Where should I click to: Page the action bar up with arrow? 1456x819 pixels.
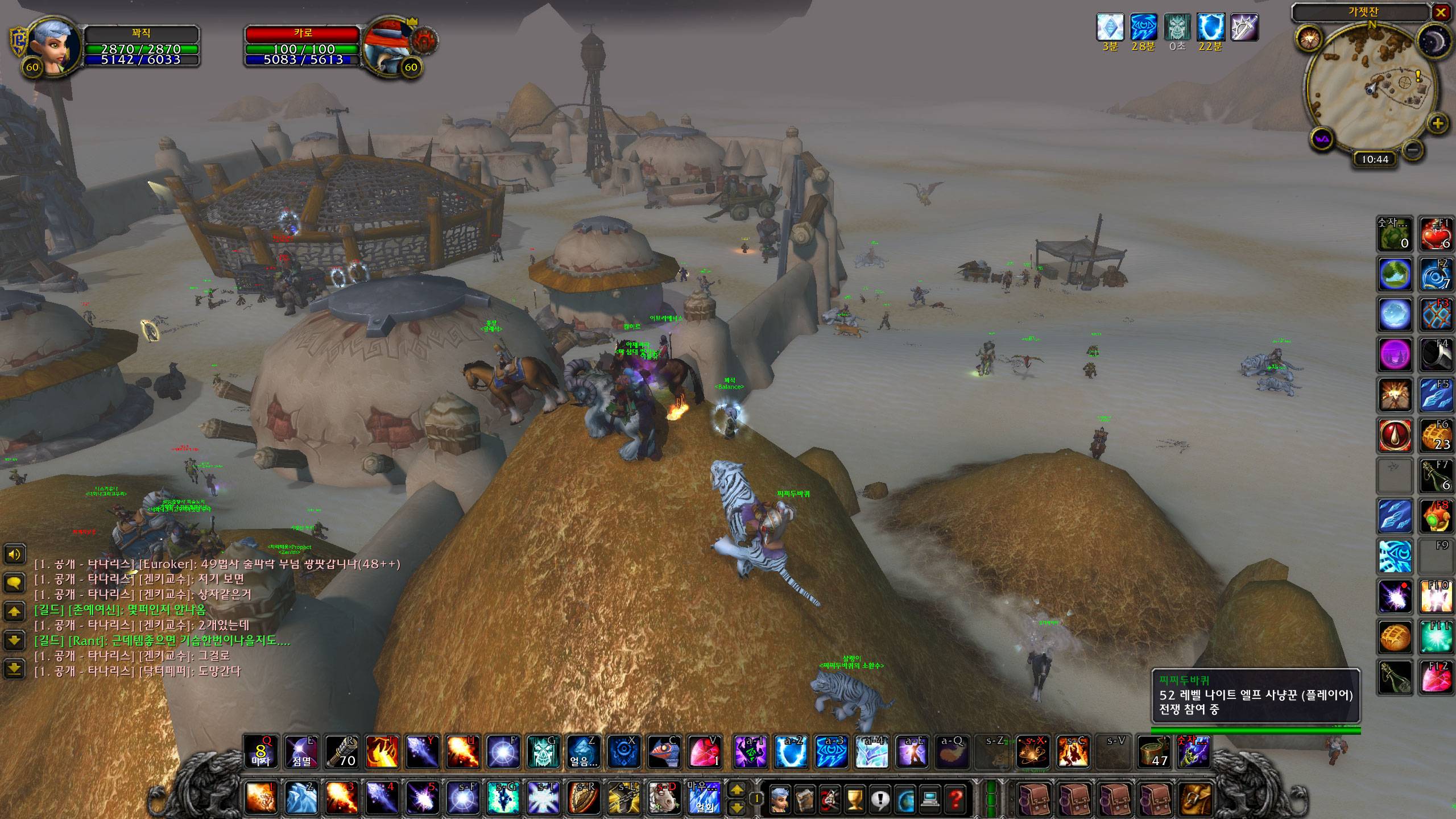click(737, 790)
